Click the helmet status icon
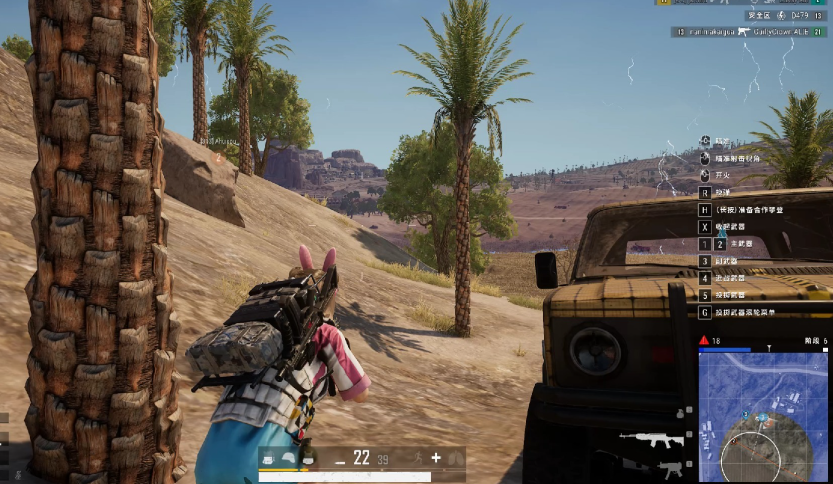This screenshot has height=484, width=833. click(288, 459)
